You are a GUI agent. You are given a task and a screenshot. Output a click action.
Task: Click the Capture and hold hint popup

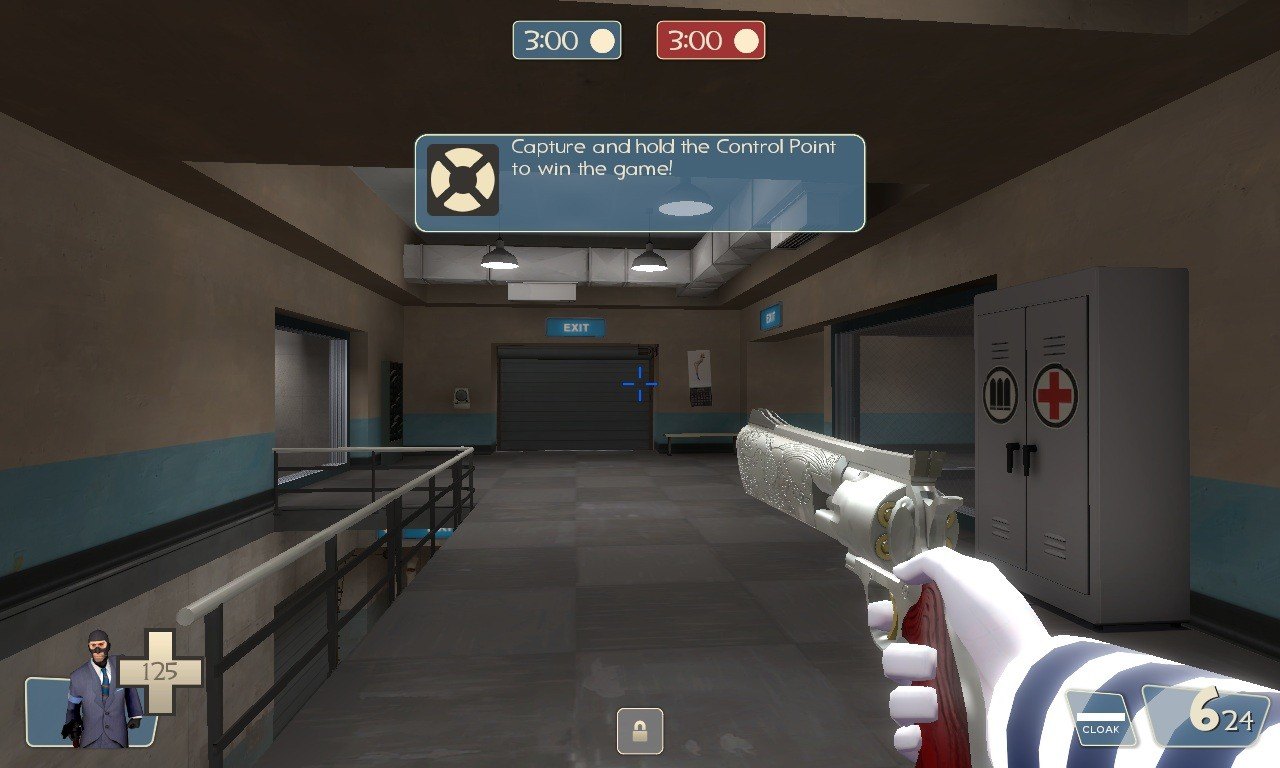point(640,183)
